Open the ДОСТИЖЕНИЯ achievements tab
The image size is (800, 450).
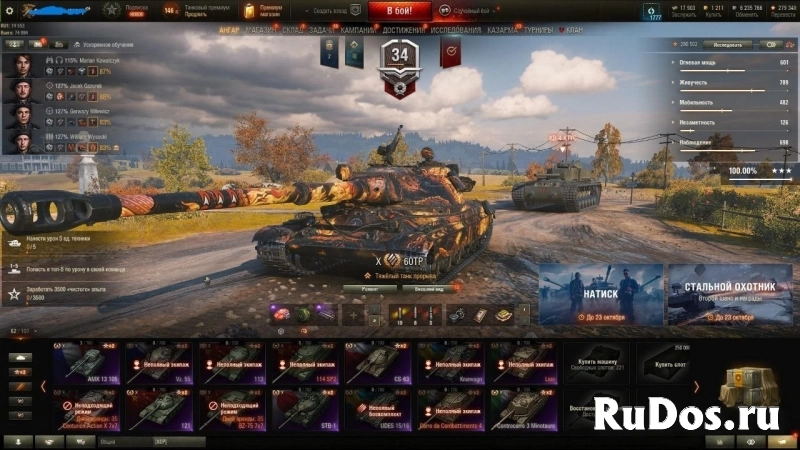point(403,30)
